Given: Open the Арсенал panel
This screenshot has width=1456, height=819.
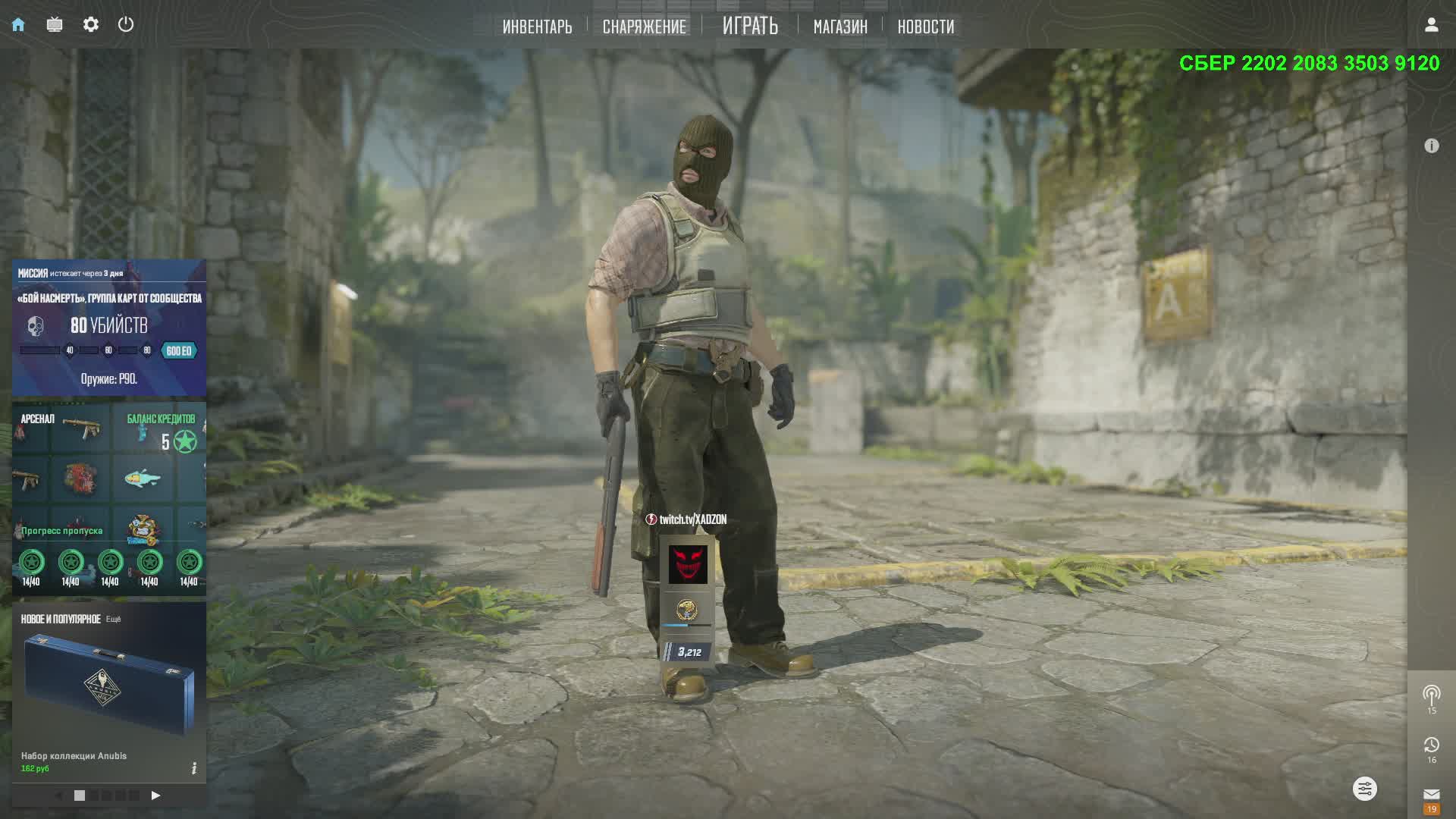Looking at the screenshot, I should [x=38, y=419].
